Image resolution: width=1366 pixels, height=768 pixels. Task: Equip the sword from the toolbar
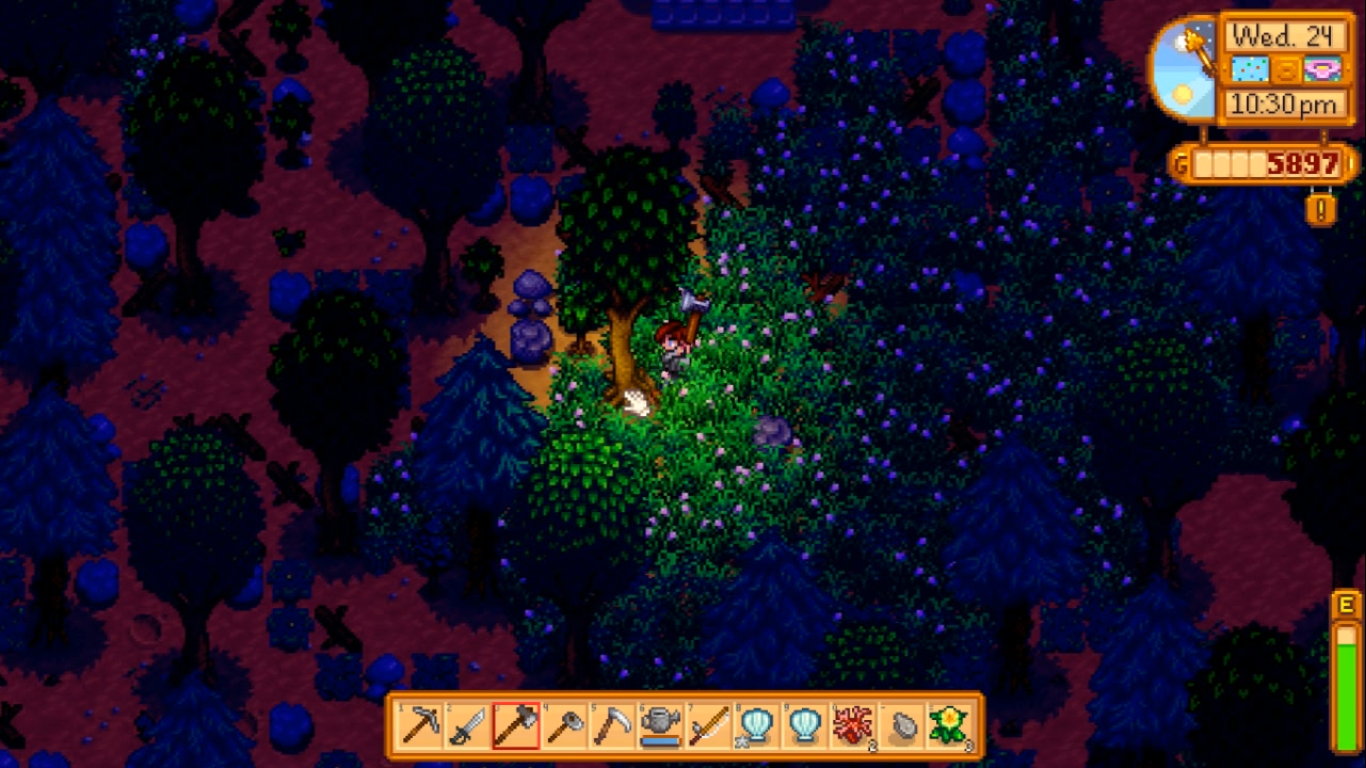coord(468,726)
